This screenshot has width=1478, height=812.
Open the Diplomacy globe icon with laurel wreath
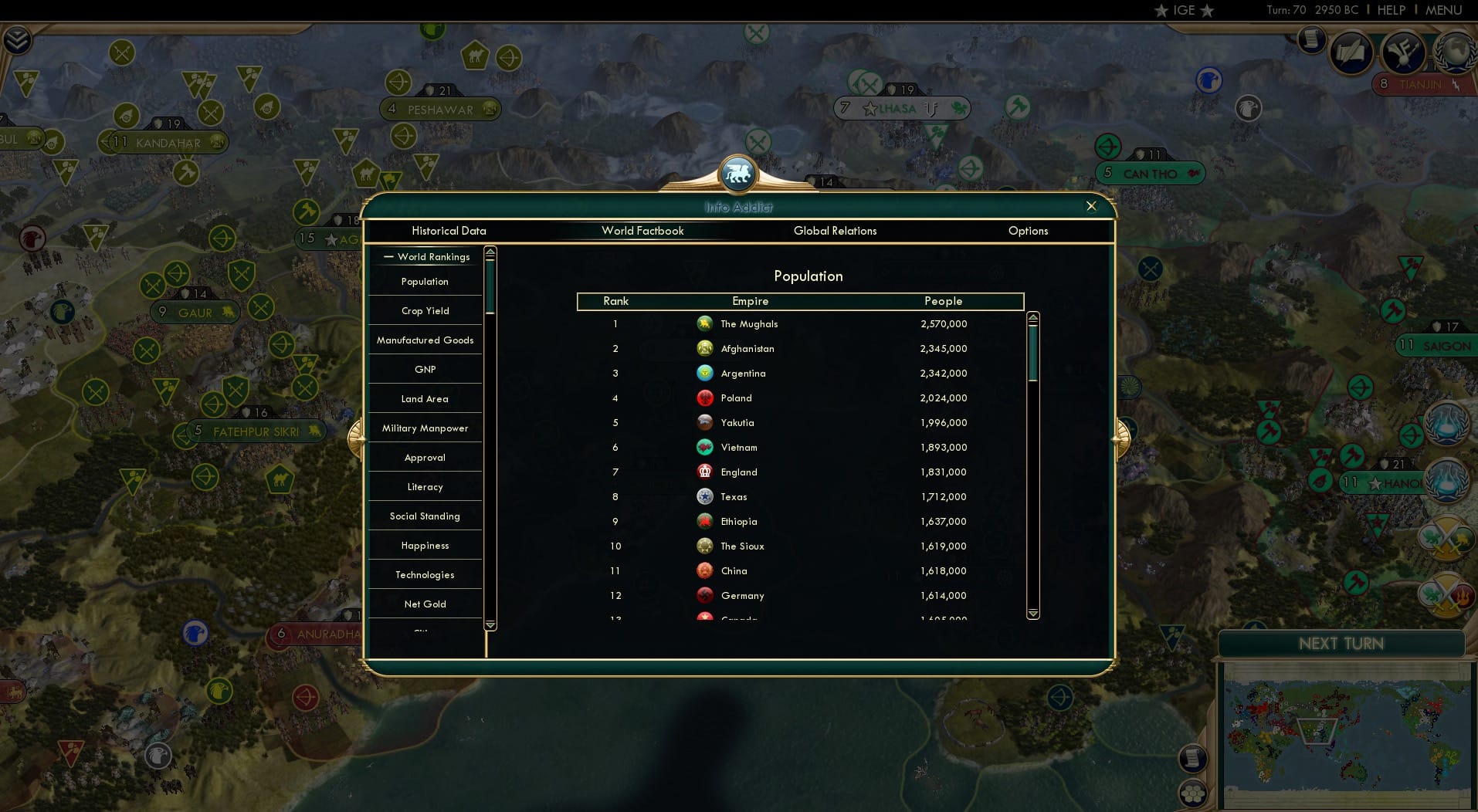(1454, 53)
